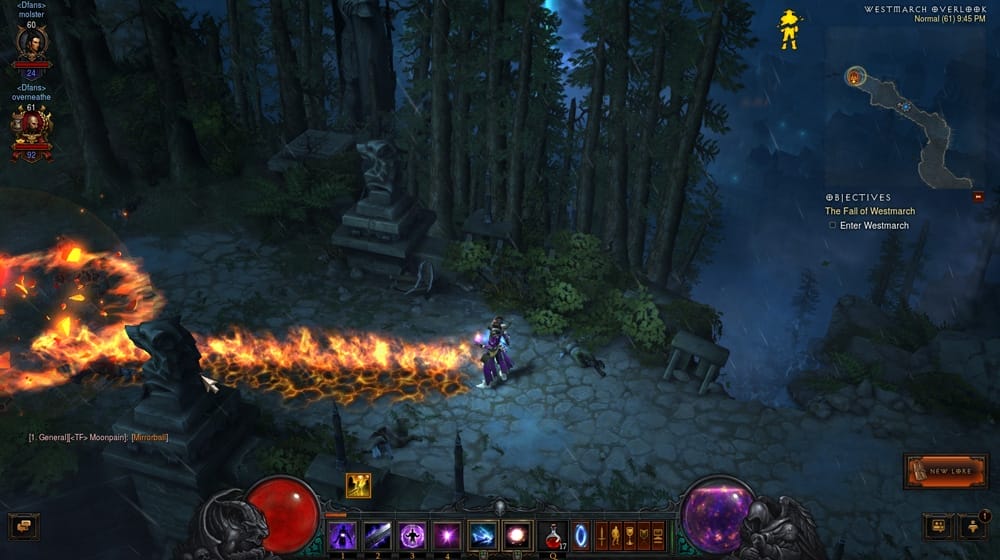The height and width of the screenshot is (560, 1000).
Task: Open the inventory via the sword menu button
Action: (x=602, y=534)
